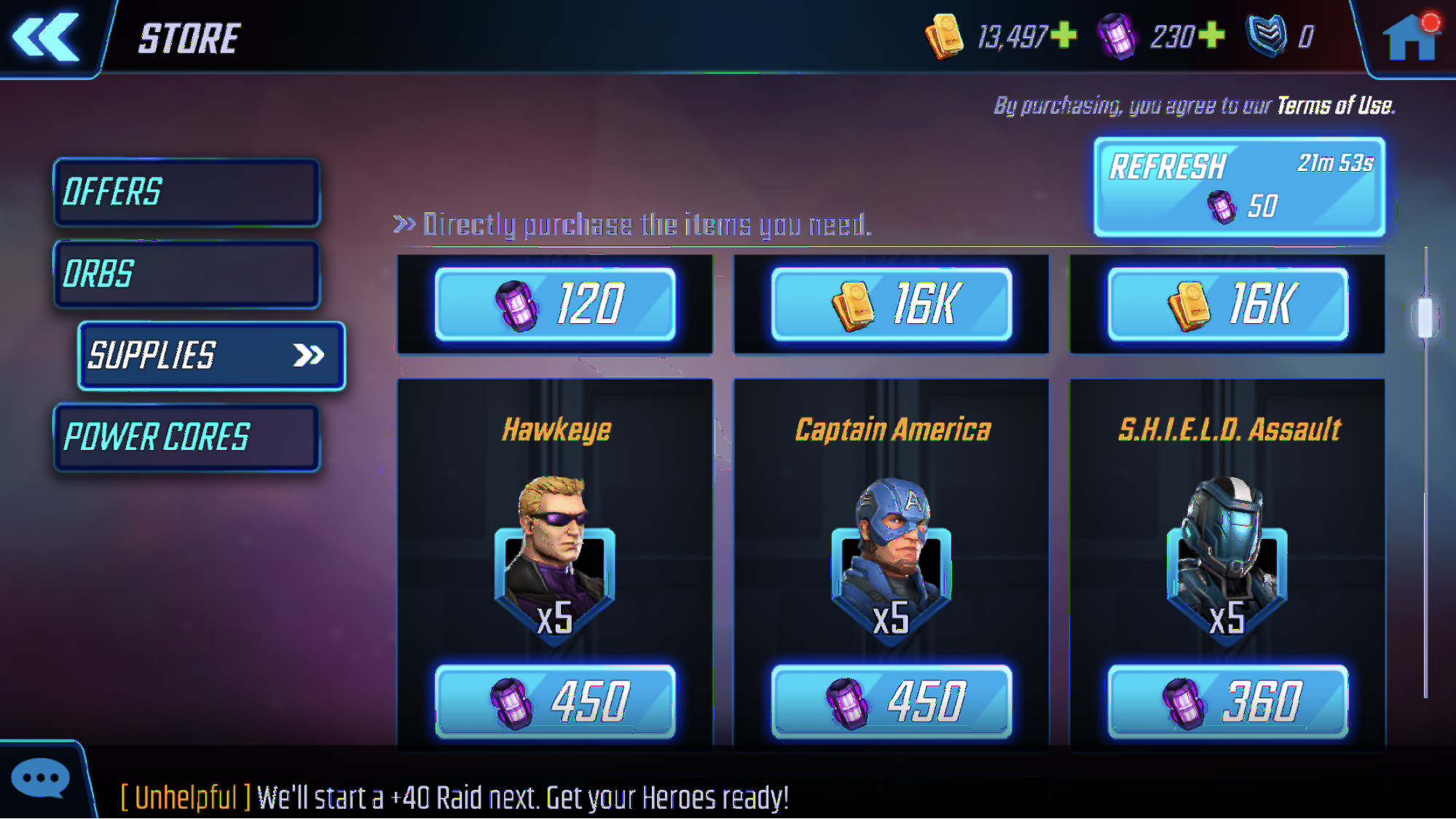1456x819 pixels.
Task: Click the store list scrollbar handle
Action: (1425, 317)
